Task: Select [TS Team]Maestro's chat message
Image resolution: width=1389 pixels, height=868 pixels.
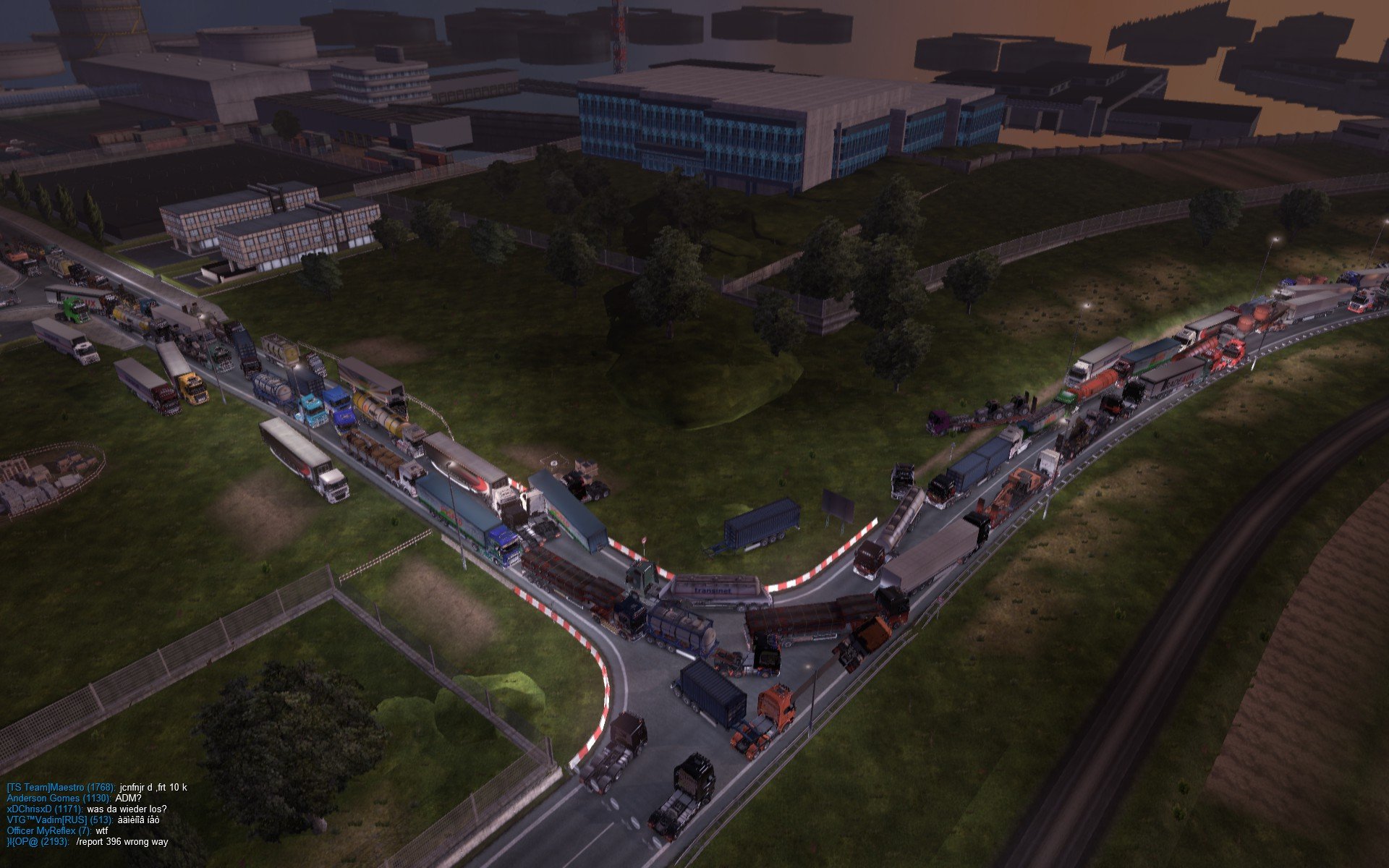Action: point(153,787)
